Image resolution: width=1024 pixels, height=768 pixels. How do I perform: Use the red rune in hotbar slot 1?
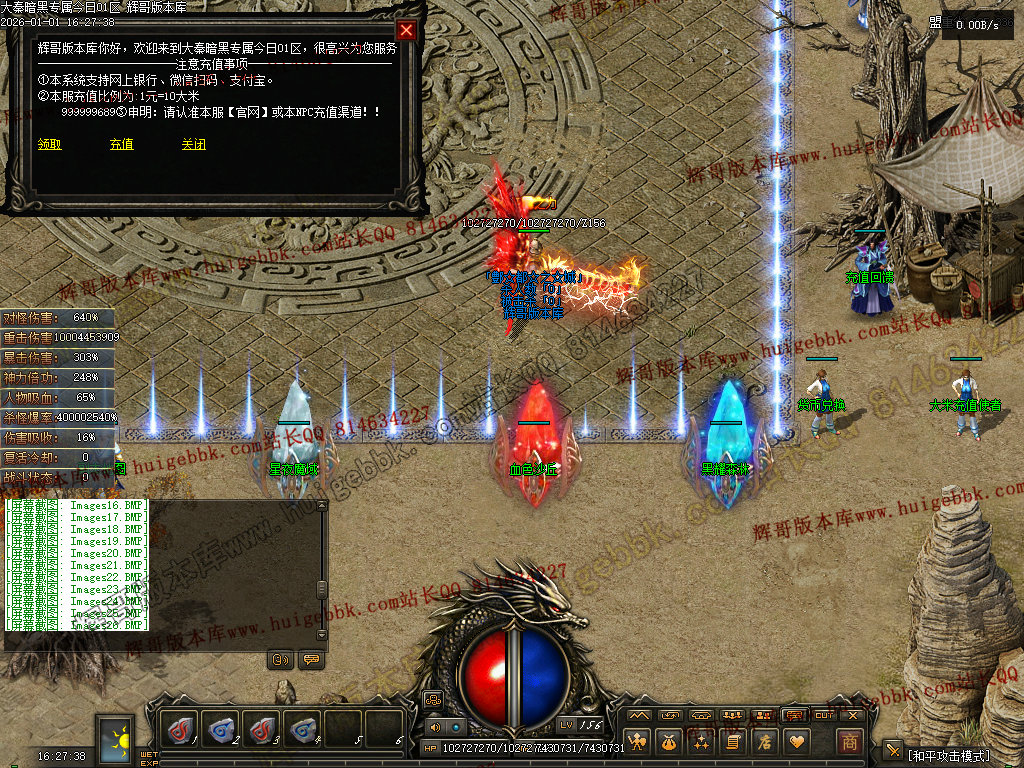(x=182, y=729)
